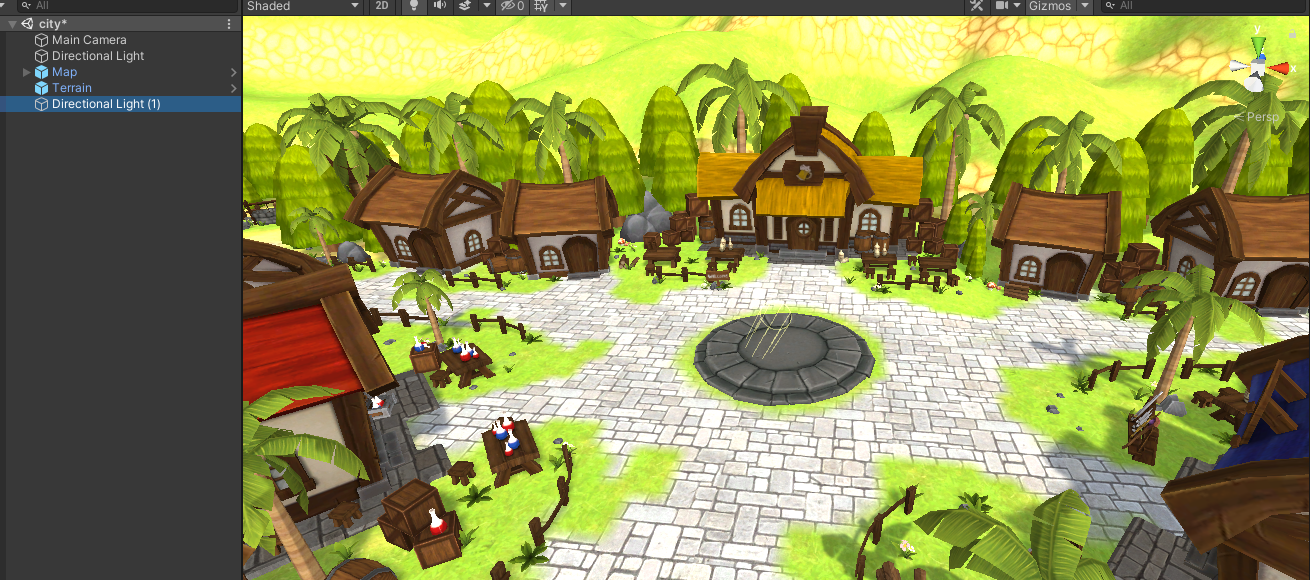Toggle the scene grid icon
This screenshot has width=1310, height=580.
click(x=542, y=6)
